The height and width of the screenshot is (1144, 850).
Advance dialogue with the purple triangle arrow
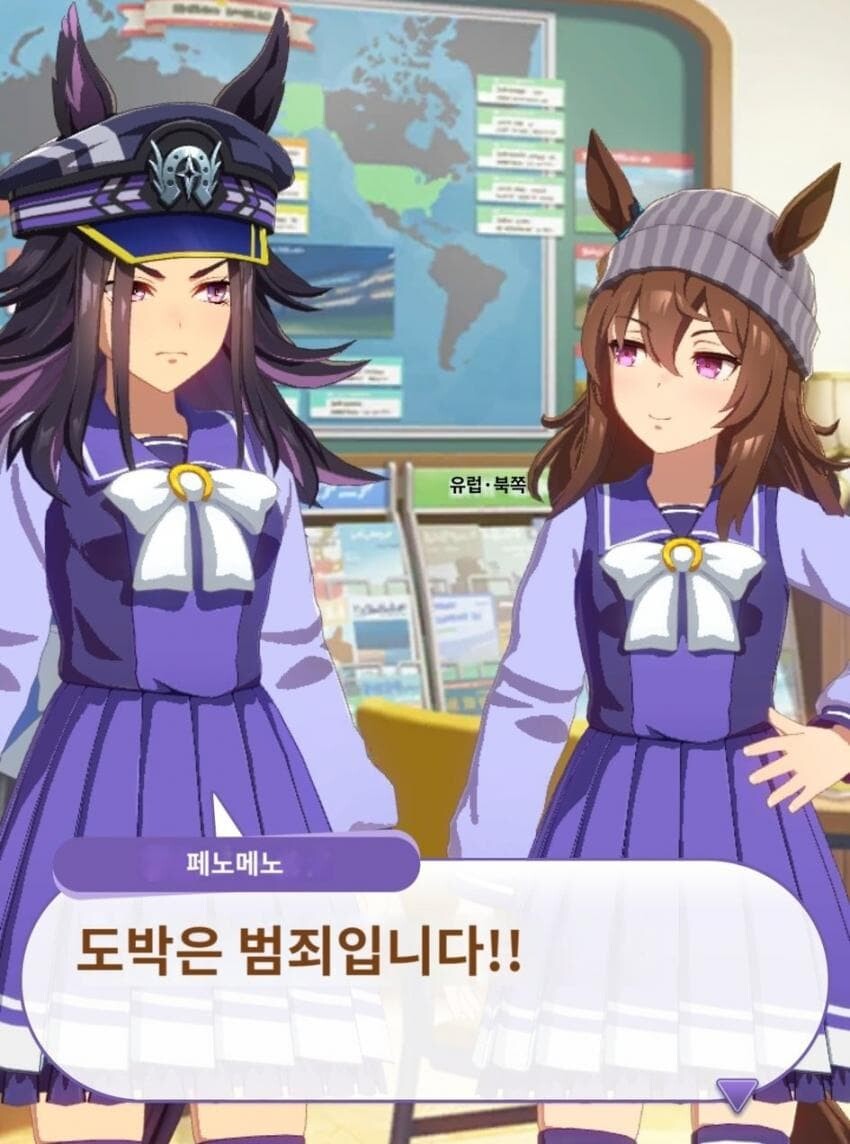tap(737, 1094)
